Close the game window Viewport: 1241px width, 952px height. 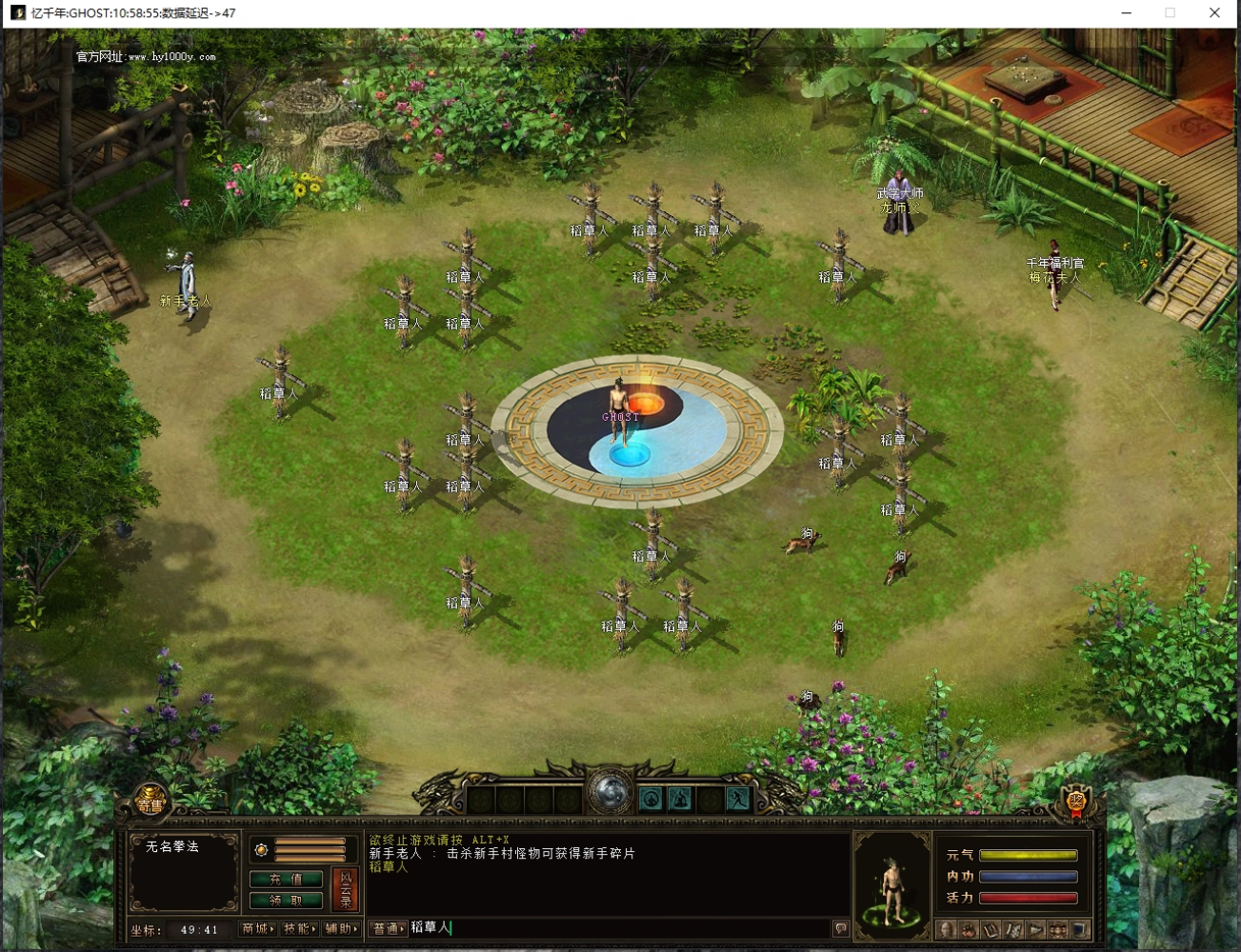[x=1214, y=12]
